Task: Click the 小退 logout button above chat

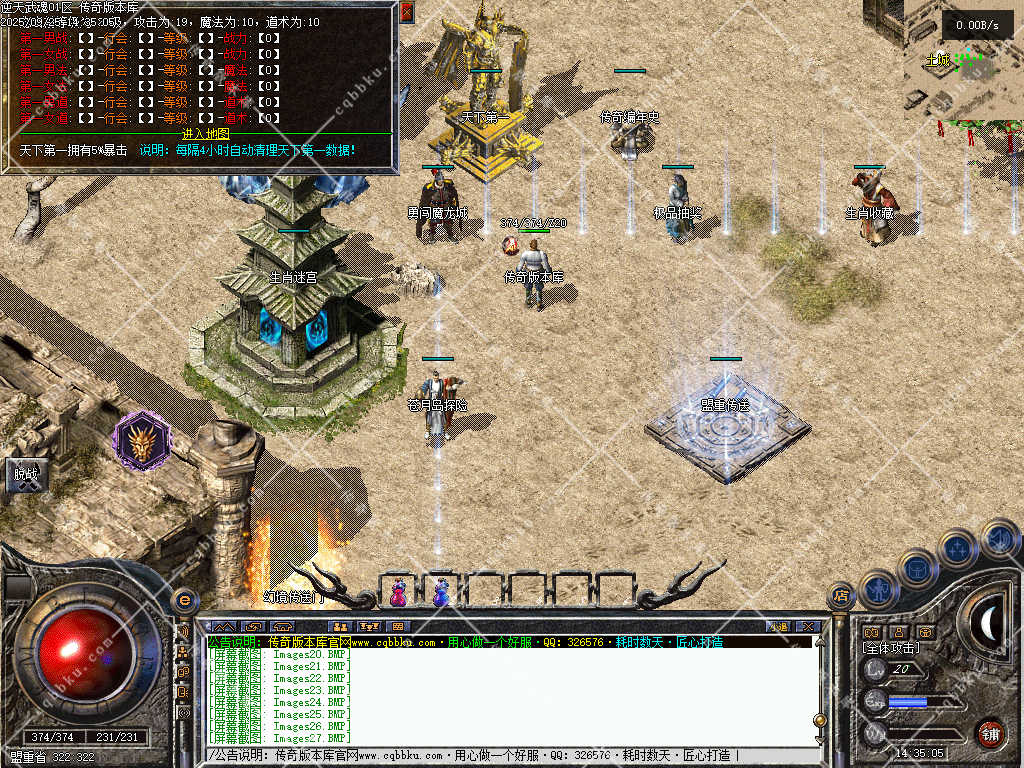Action: [779, 627]
